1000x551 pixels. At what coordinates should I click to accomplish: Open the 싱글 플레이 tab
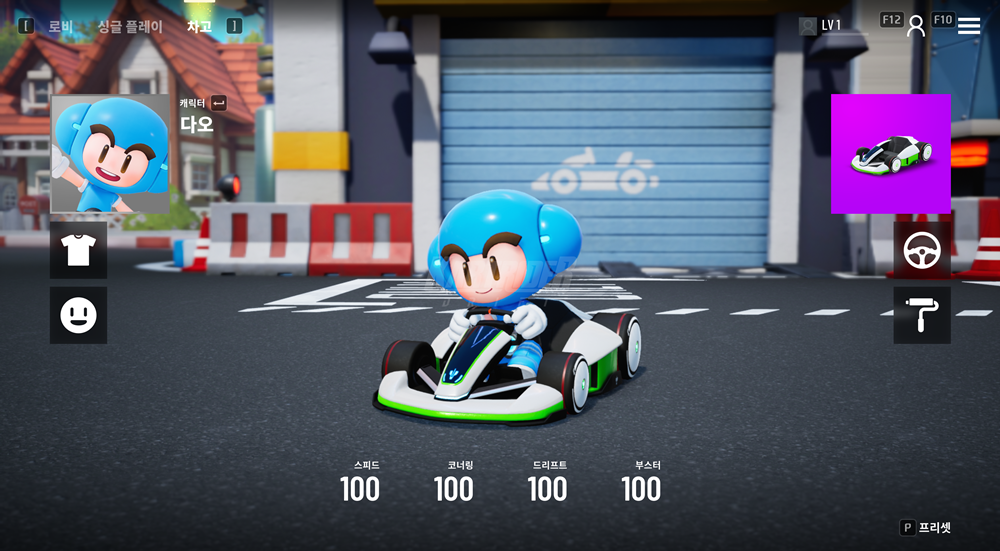point(130,27)
